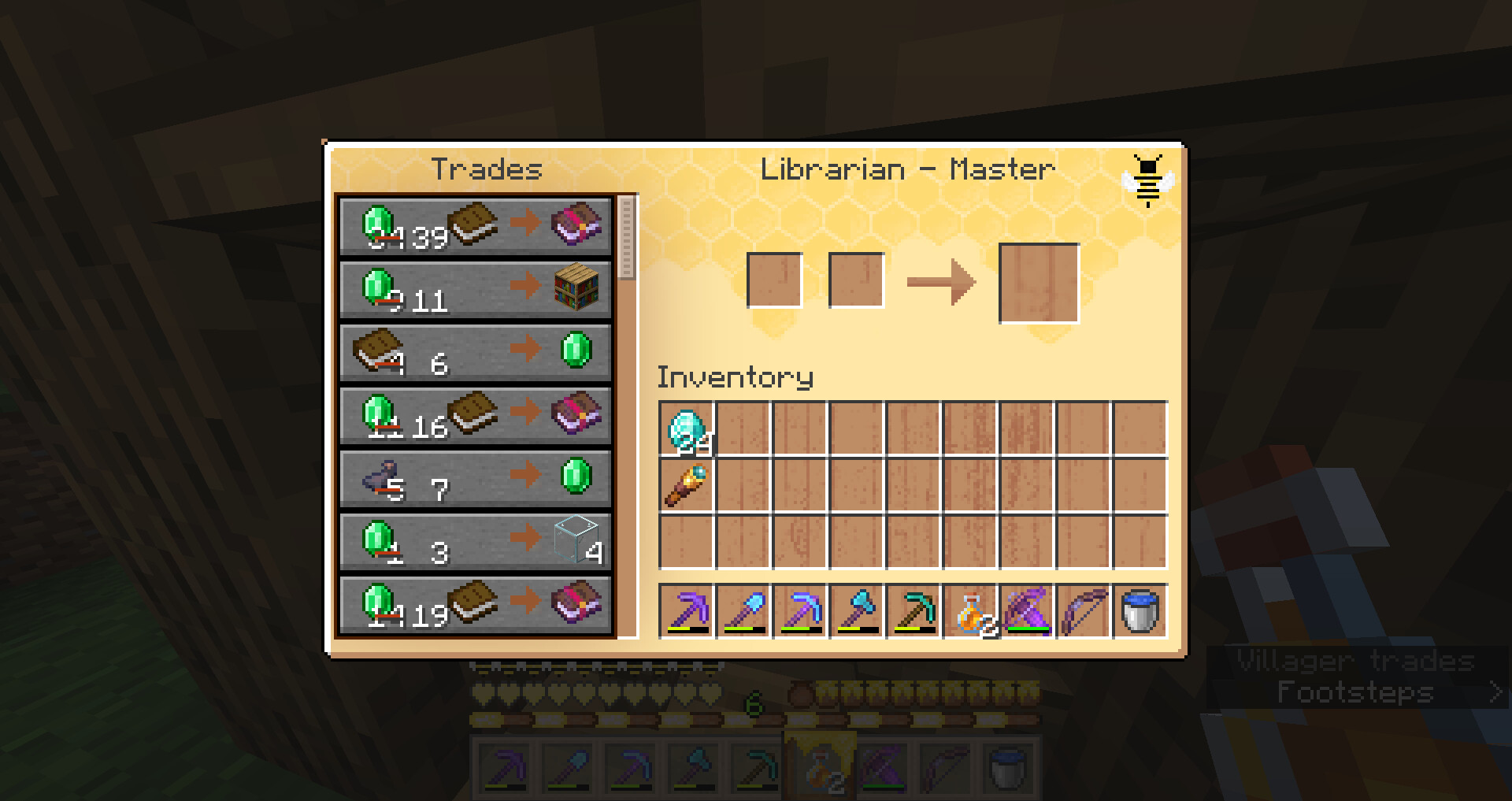Choose the glass trade for 3 emeralds
The width and height of the screenshot is (1512, 801).
475,542
